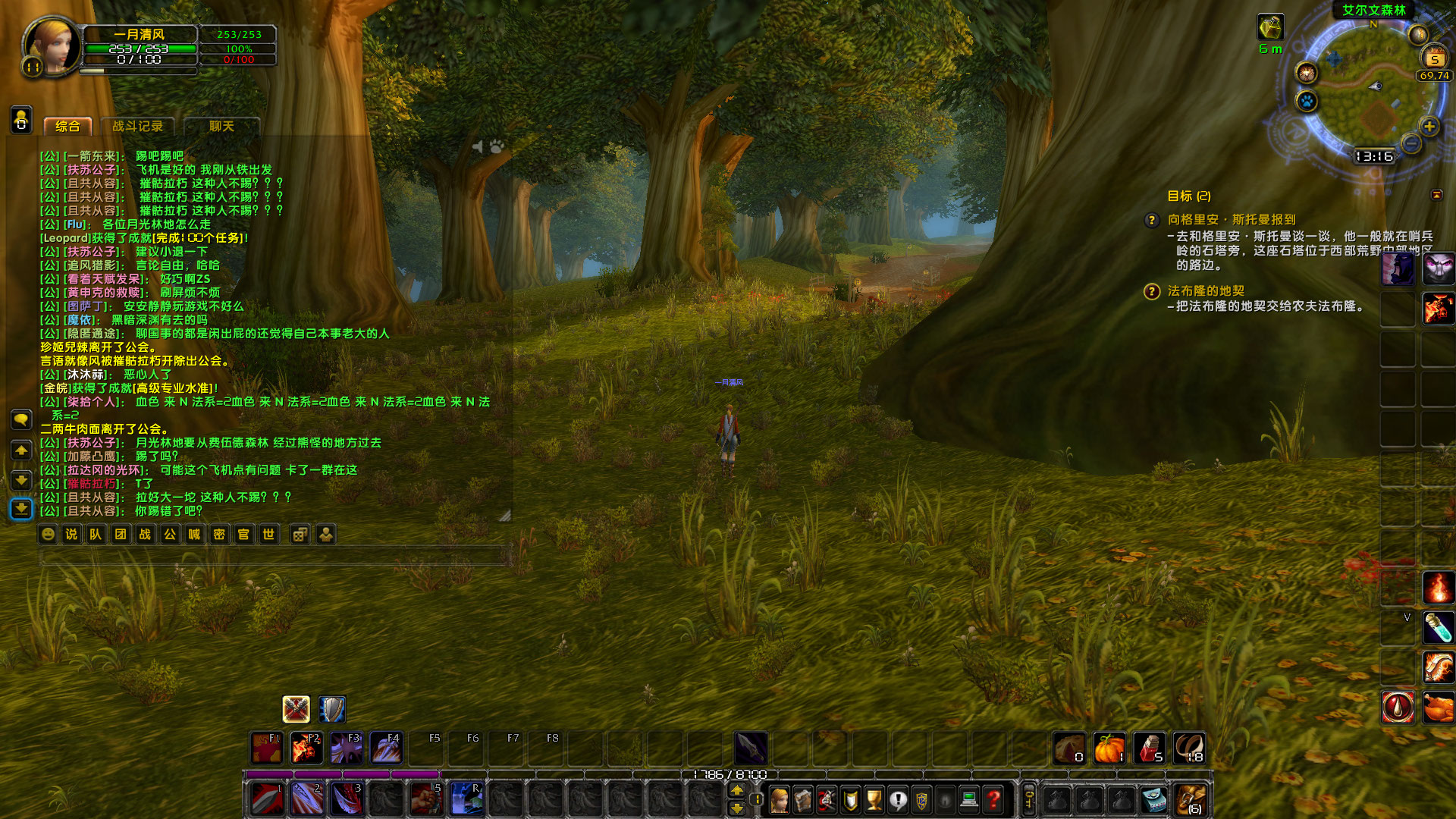Open the talents panel icon

tap(825, 798)
